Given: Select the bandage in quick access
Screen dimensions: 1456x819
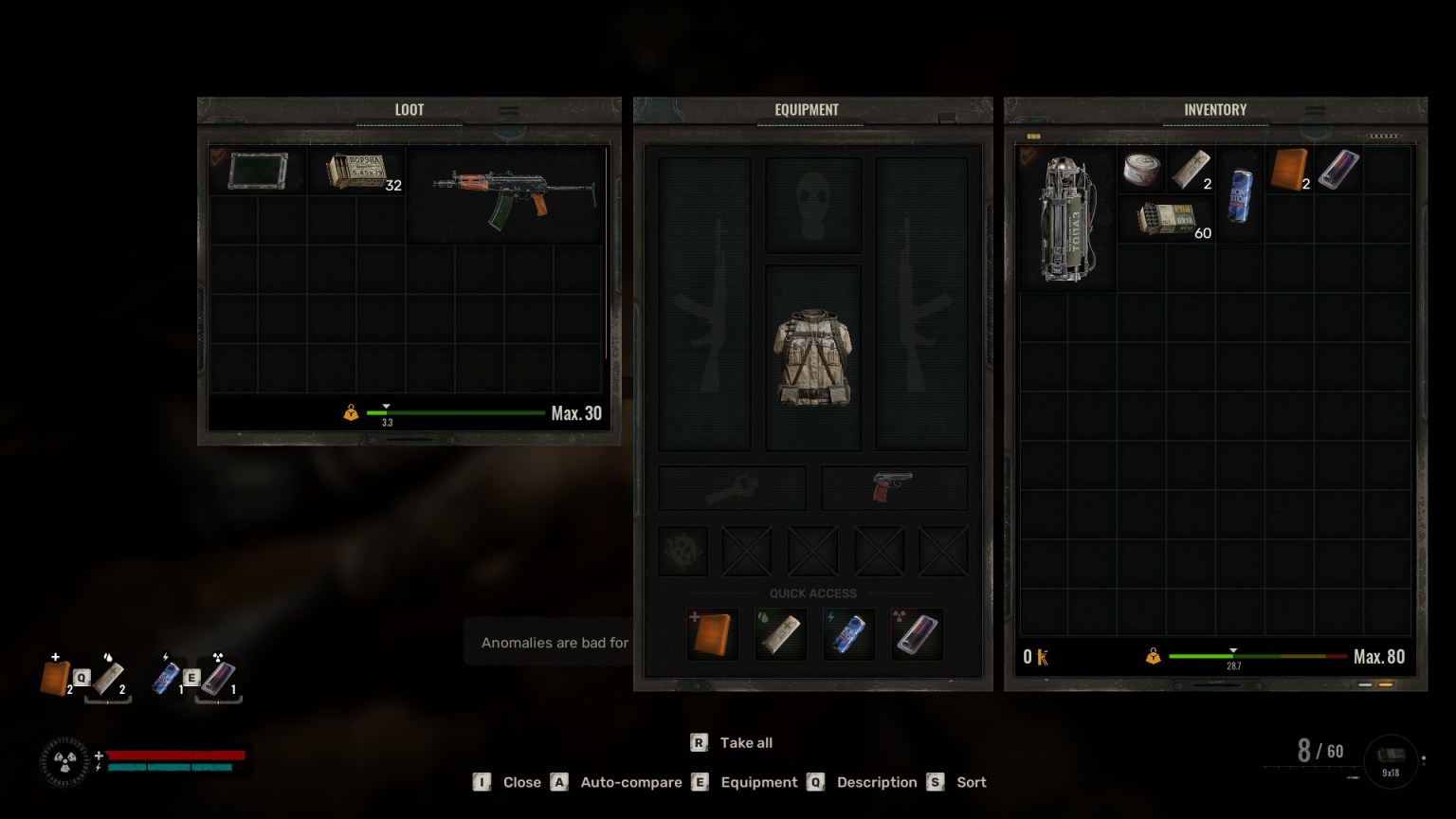Looking at the screenshot, I should 779,632.
